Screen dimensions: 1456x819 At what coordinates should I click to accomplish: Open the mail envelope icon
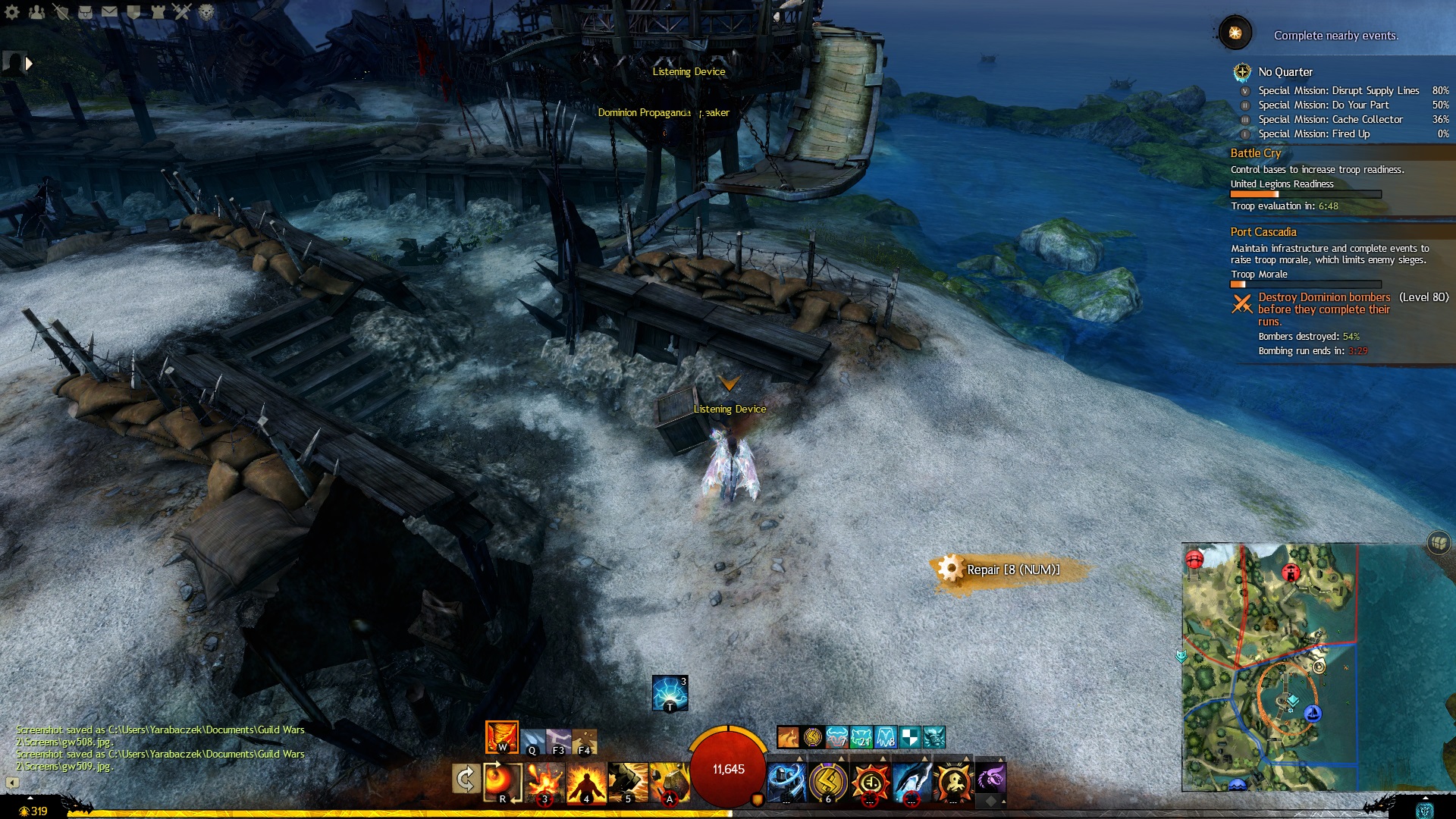tap(109, 11)
